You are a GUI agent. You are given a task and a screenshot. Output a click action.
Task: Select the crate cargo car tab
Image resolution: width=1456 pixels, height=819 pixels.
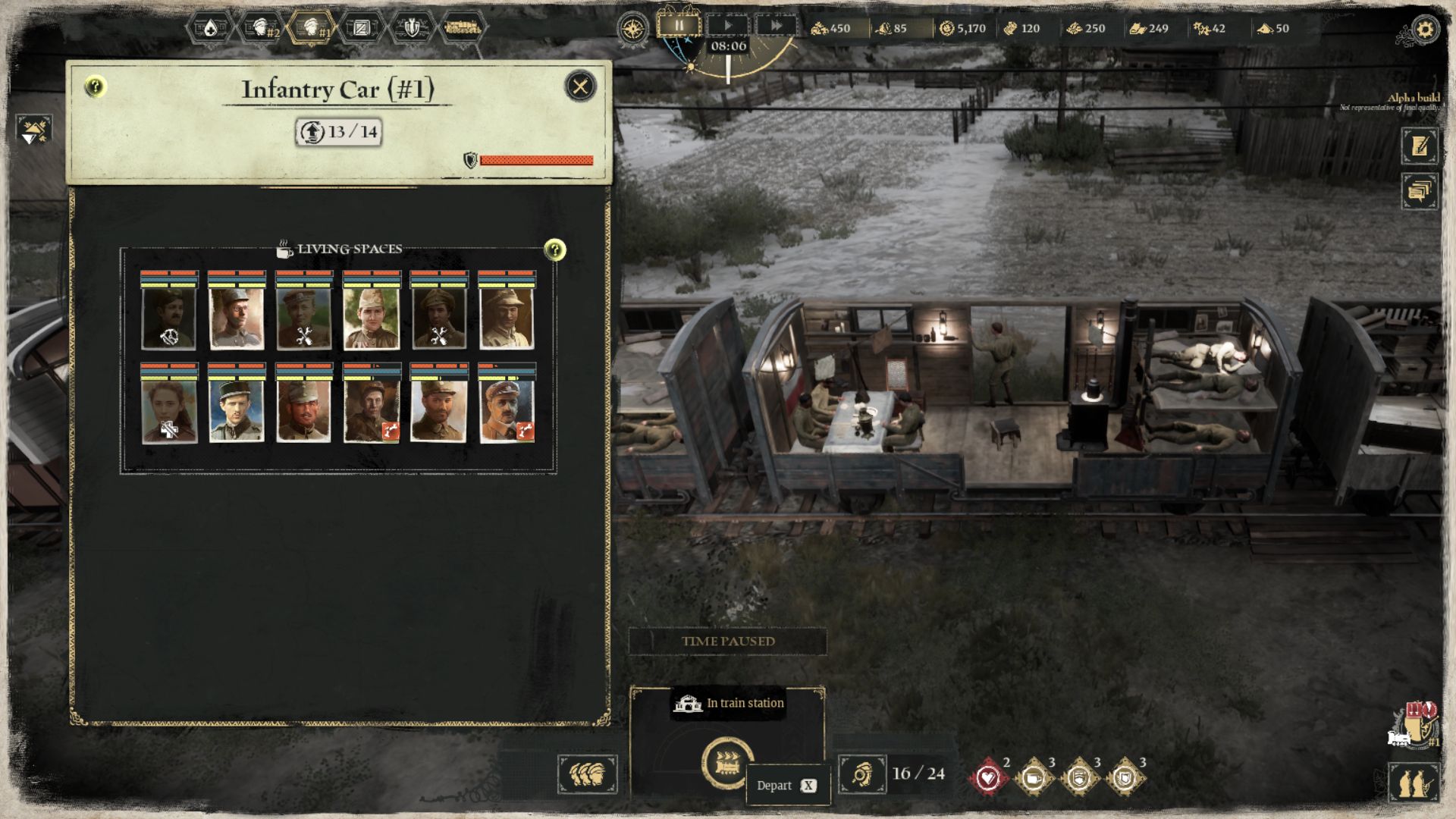362,29
